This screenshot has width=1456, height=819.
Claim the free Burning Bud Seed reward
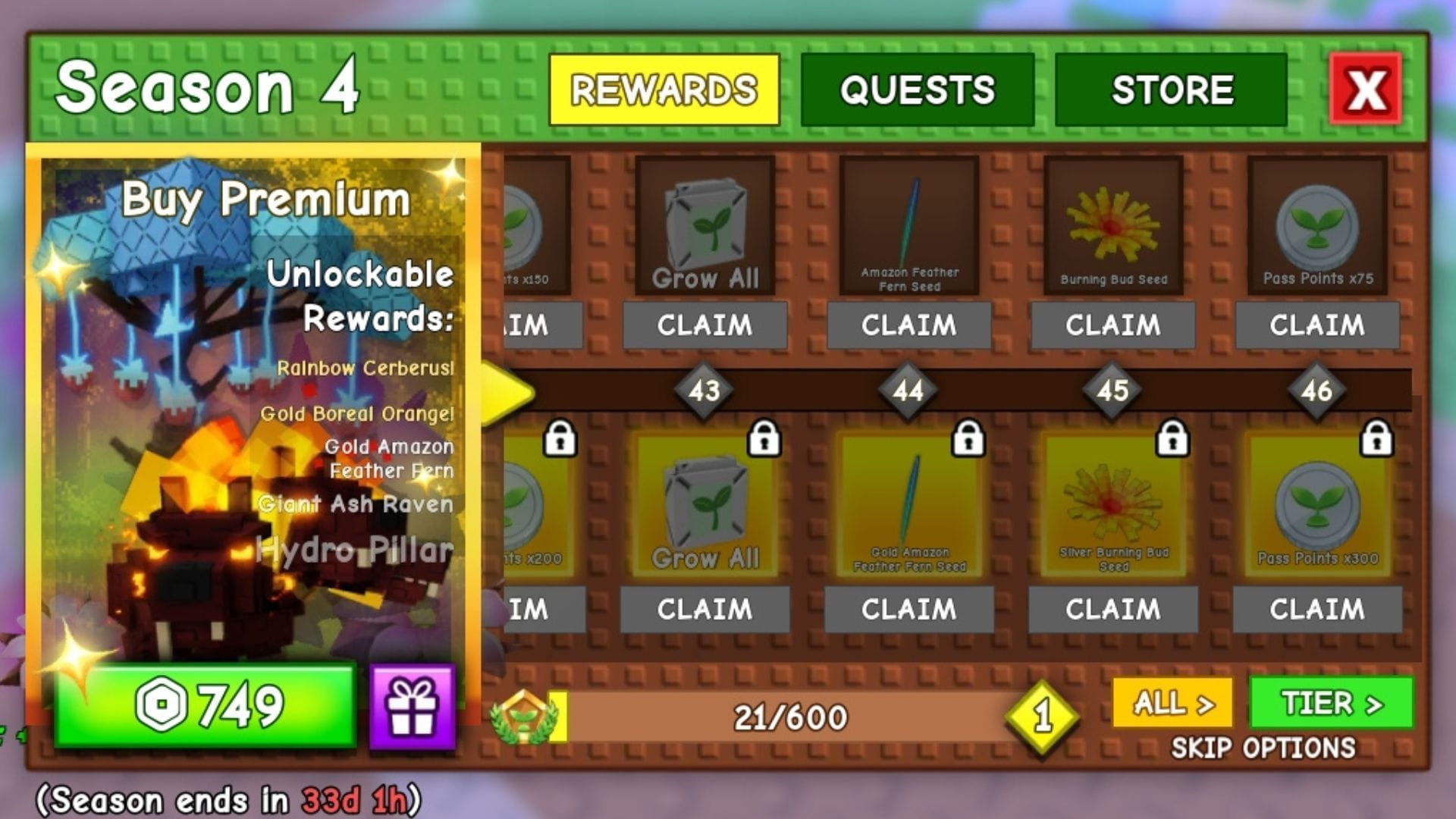coord(1112,325)
